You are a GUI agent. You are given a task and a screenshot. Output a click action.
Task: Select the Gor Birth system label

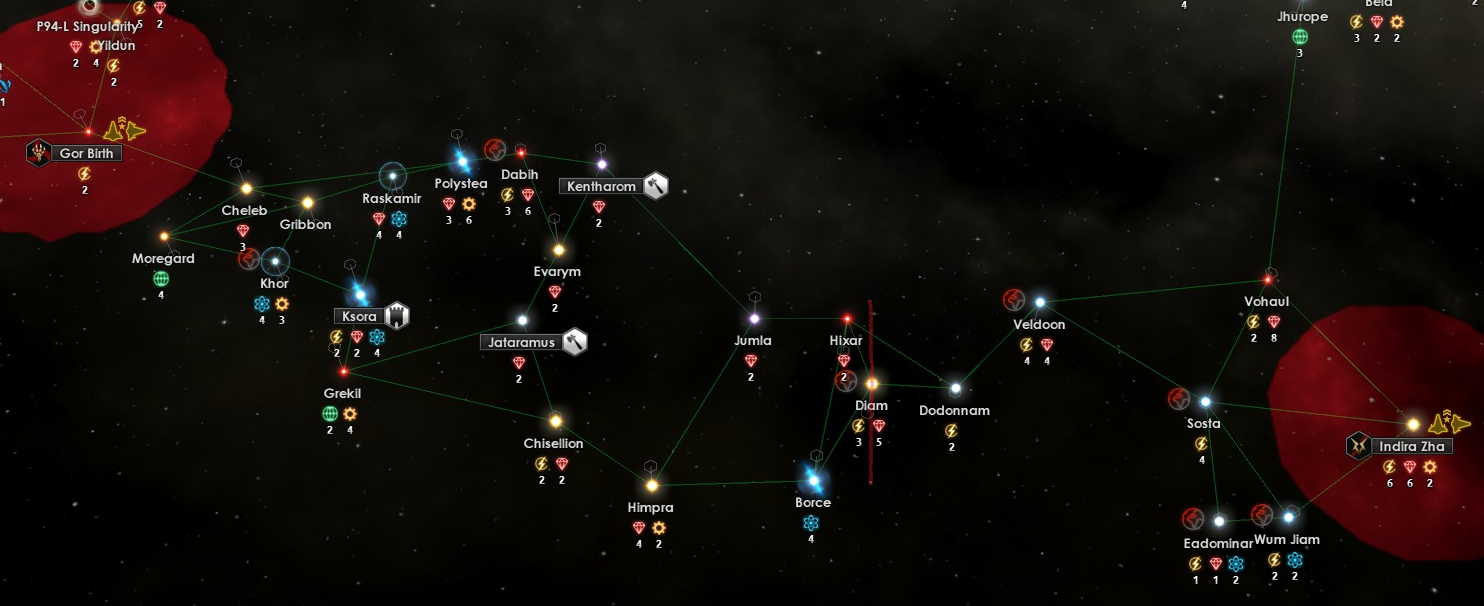click(86, 153)
